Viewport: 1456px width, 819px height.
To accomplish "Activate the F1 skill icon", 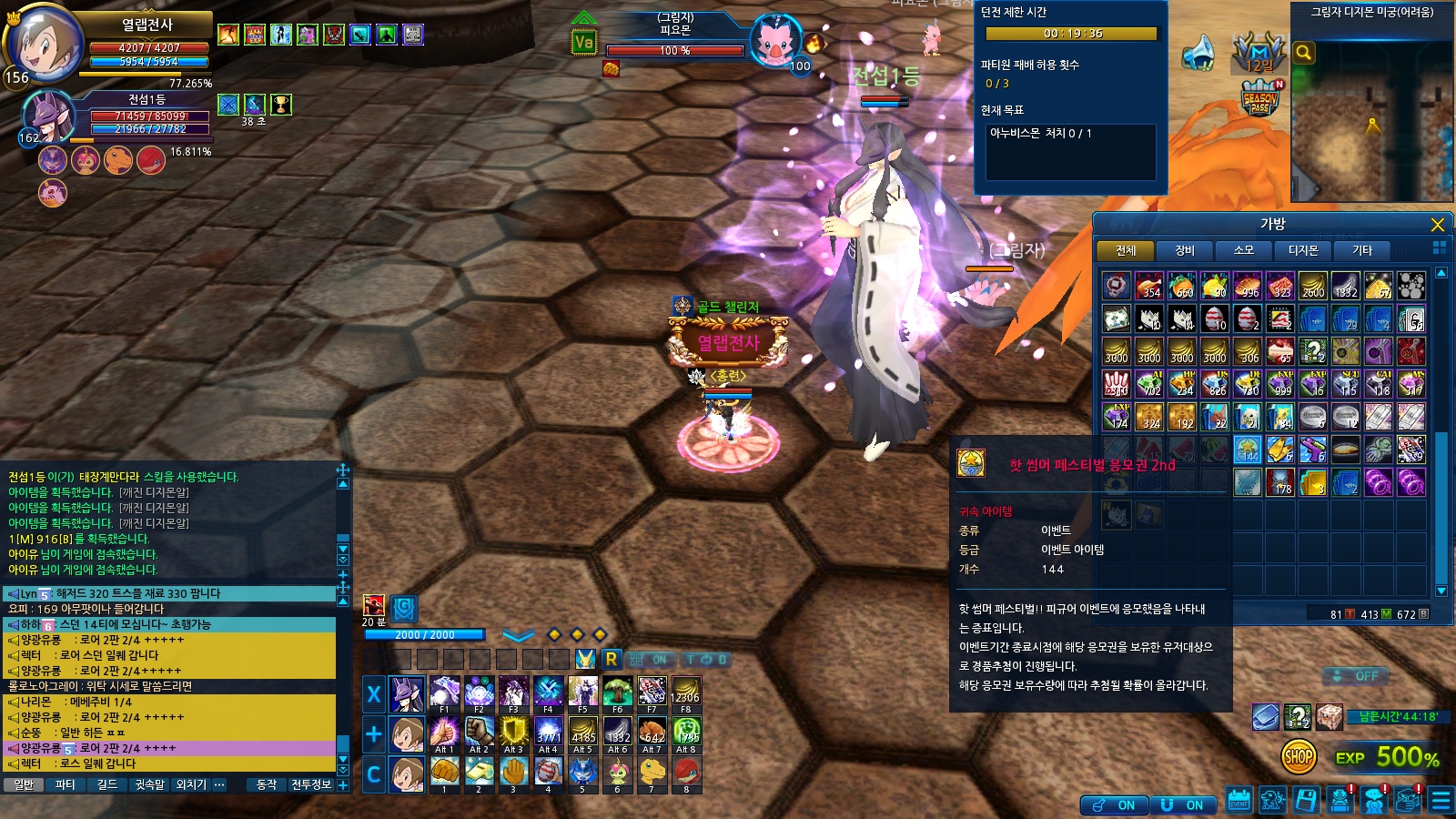I will (x=444, y=693).
